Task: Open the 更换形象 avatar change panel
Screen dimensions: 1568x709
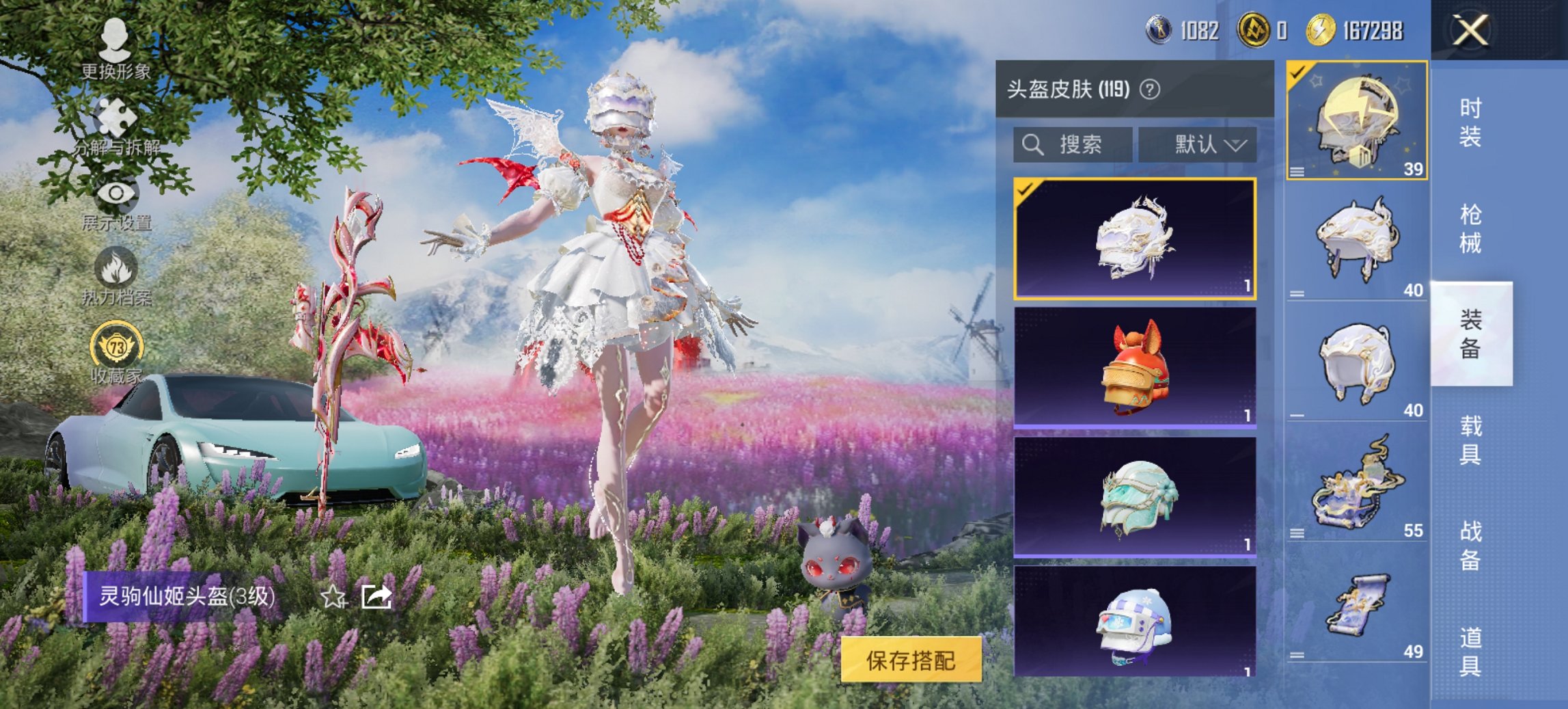Action: point(115,41)
